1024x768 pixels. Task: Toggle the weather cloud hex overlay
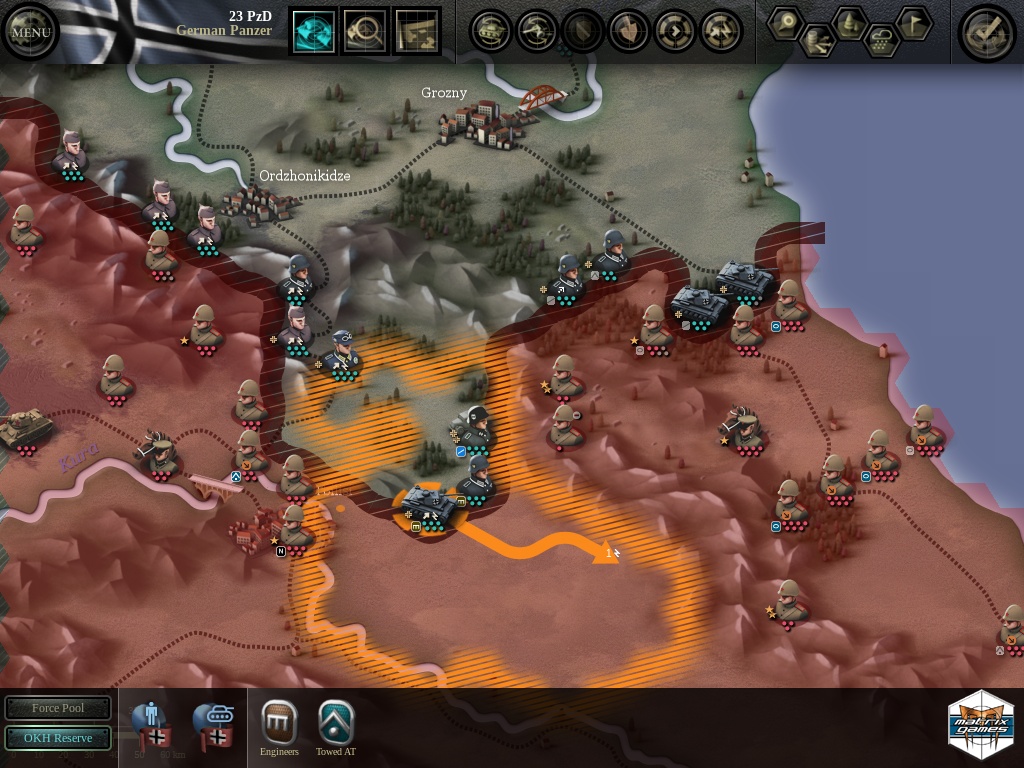tap(882, 41)
